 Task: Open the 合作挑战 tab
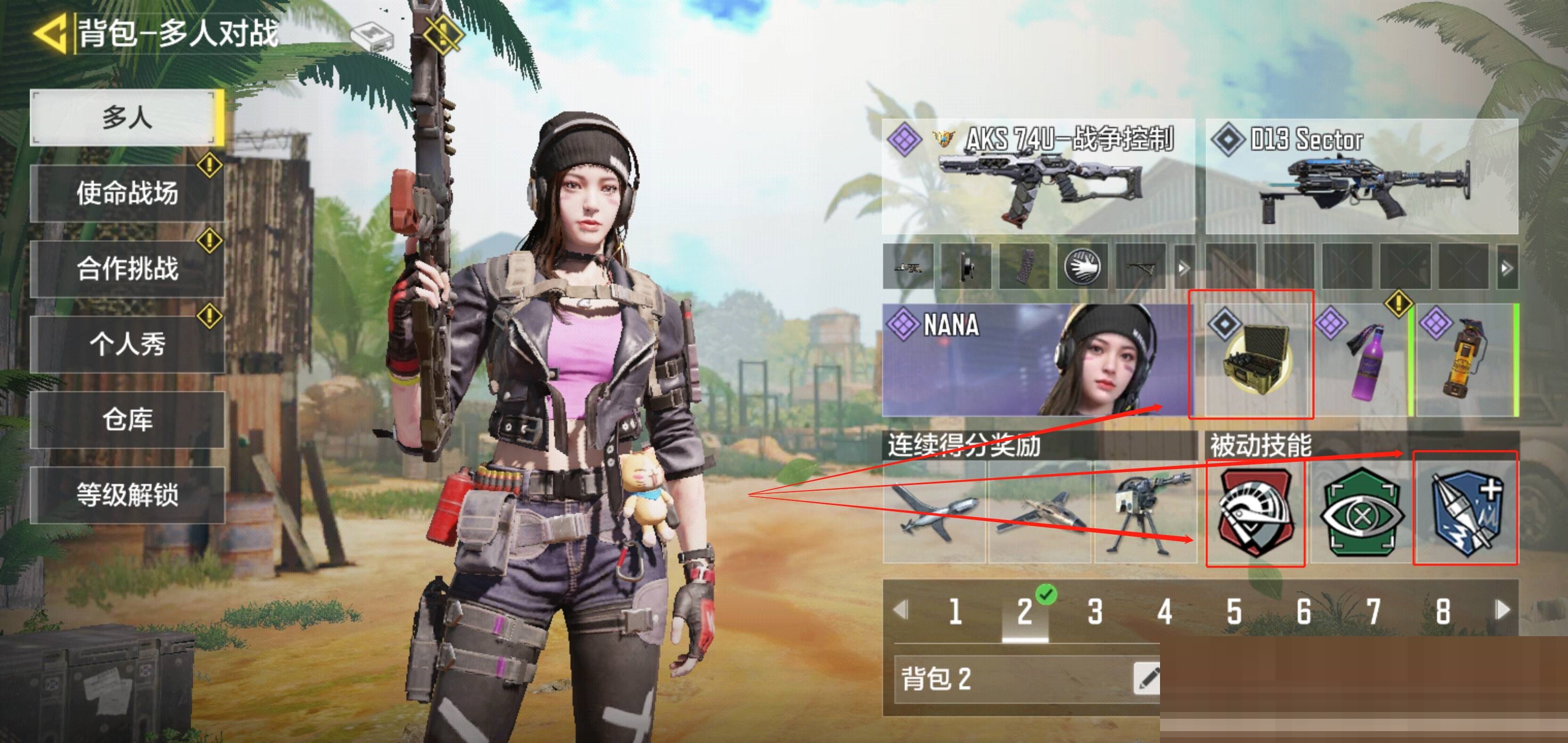(126, 269)
